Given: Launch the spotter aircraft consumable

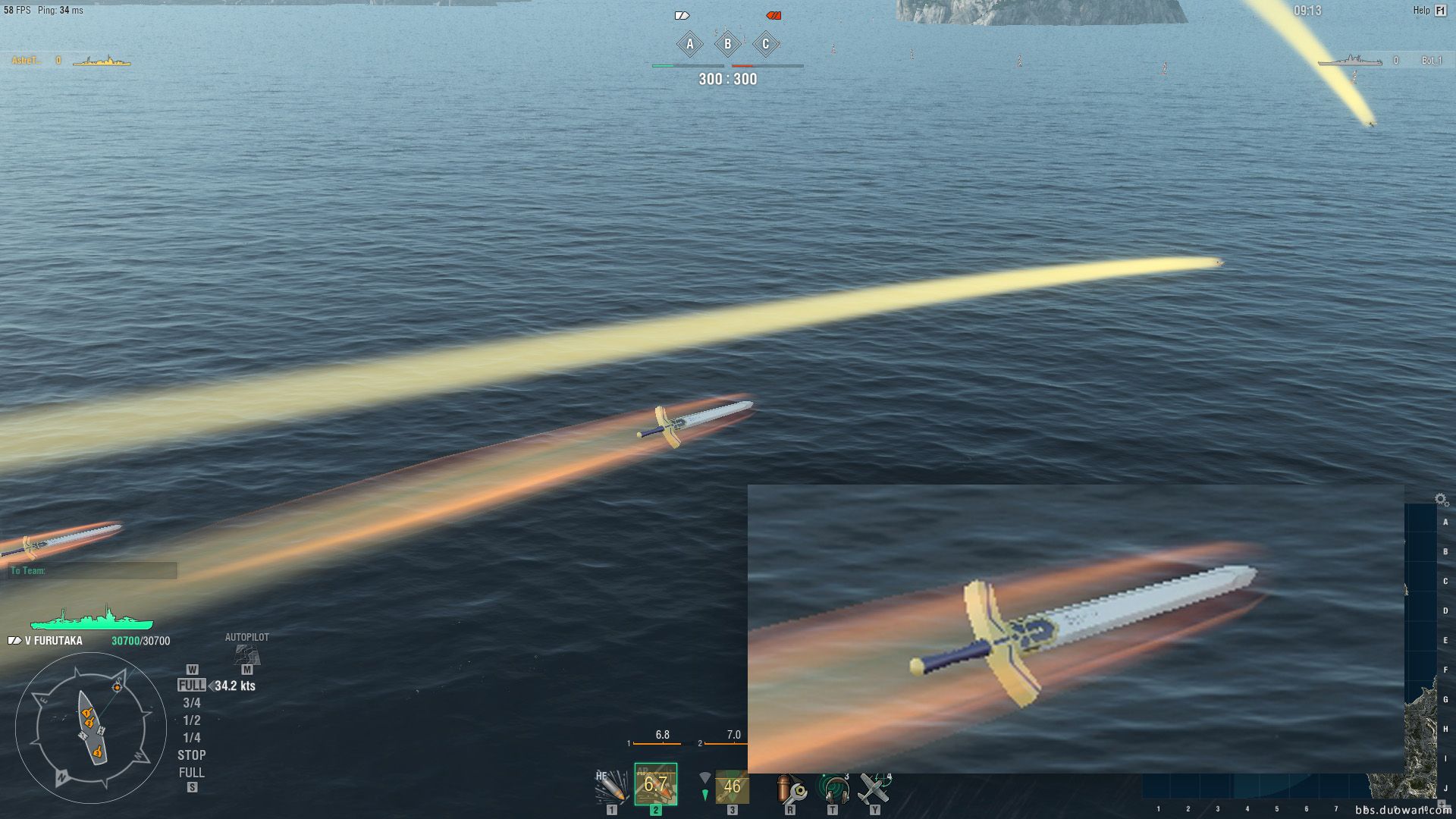Looking at the screenshot, I should click(x=874, y=788).
